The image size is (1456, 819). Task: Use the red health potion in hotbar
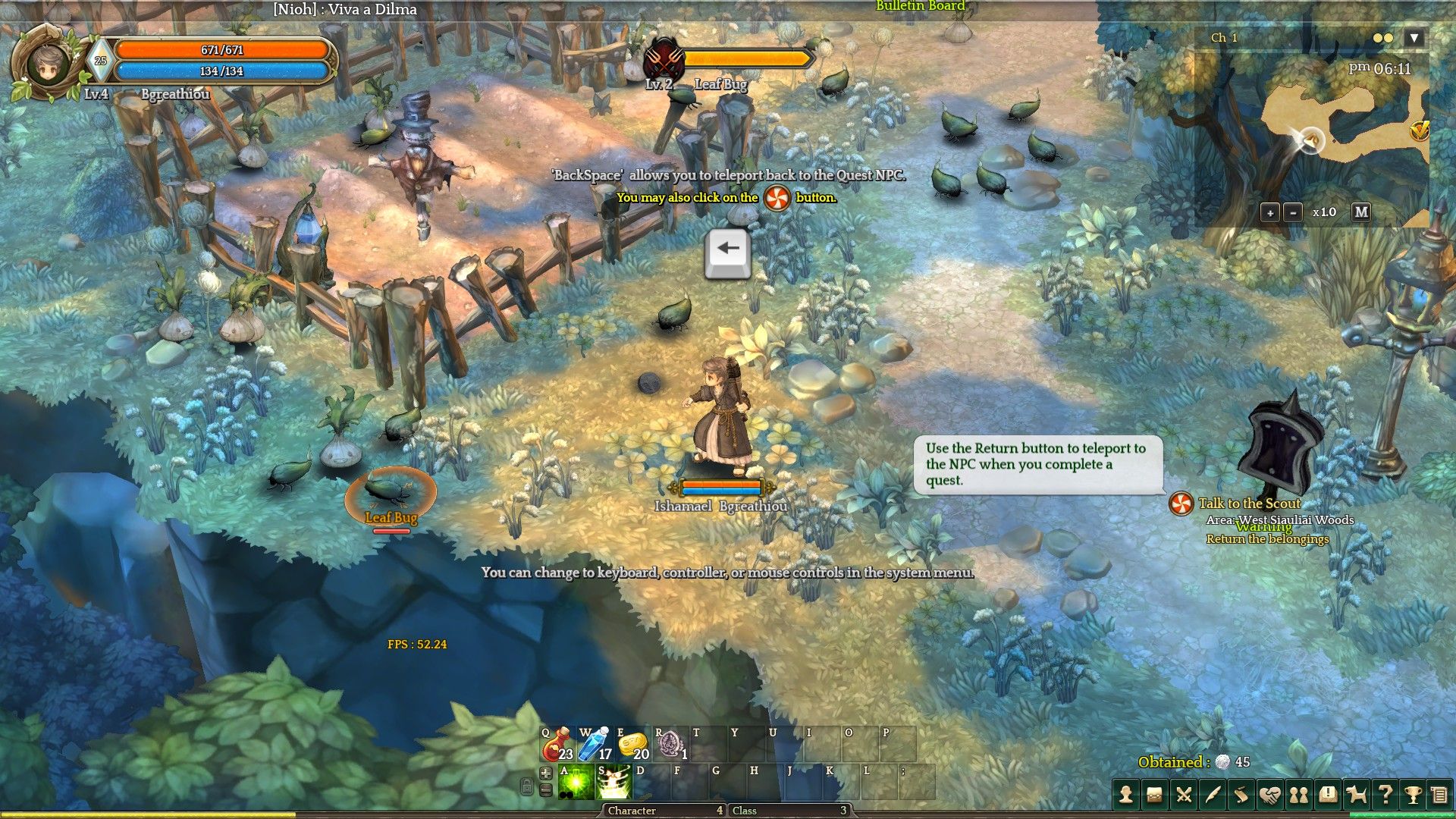point(557,744)
